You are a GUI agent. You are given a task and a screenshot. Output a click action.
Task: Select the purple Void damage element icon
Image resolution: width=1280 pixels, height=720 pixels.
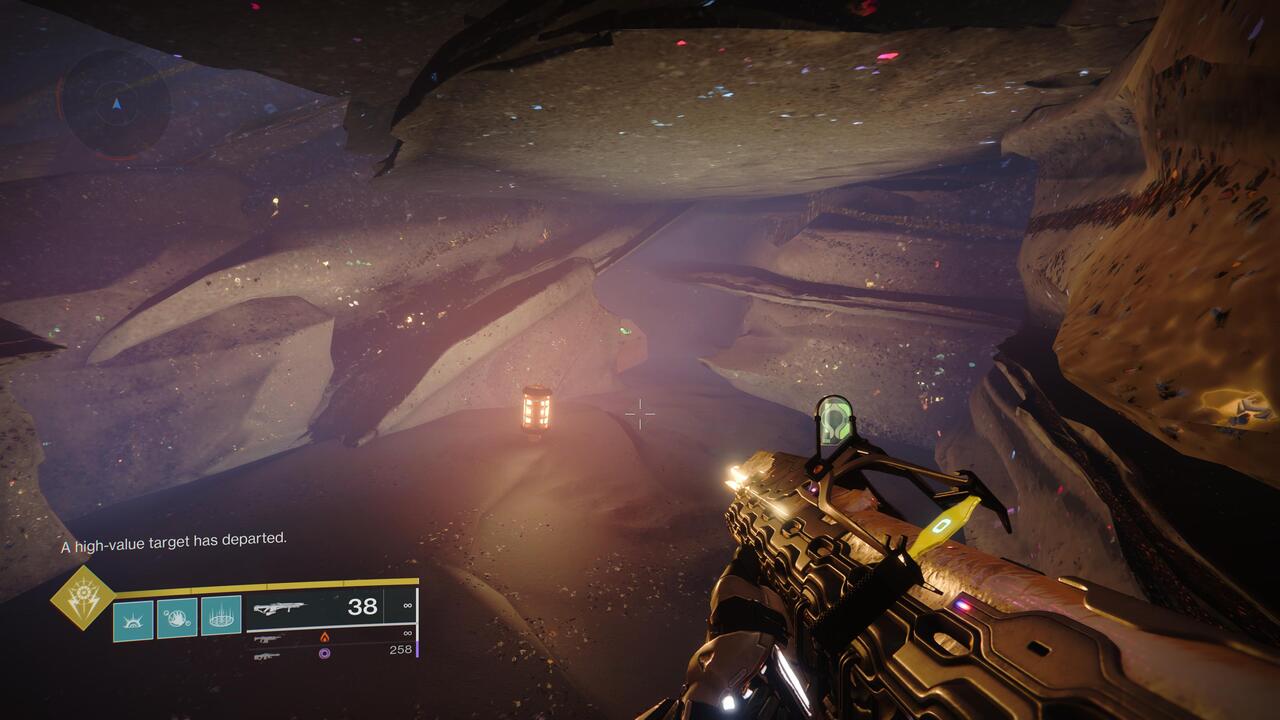tap(323, 653)
